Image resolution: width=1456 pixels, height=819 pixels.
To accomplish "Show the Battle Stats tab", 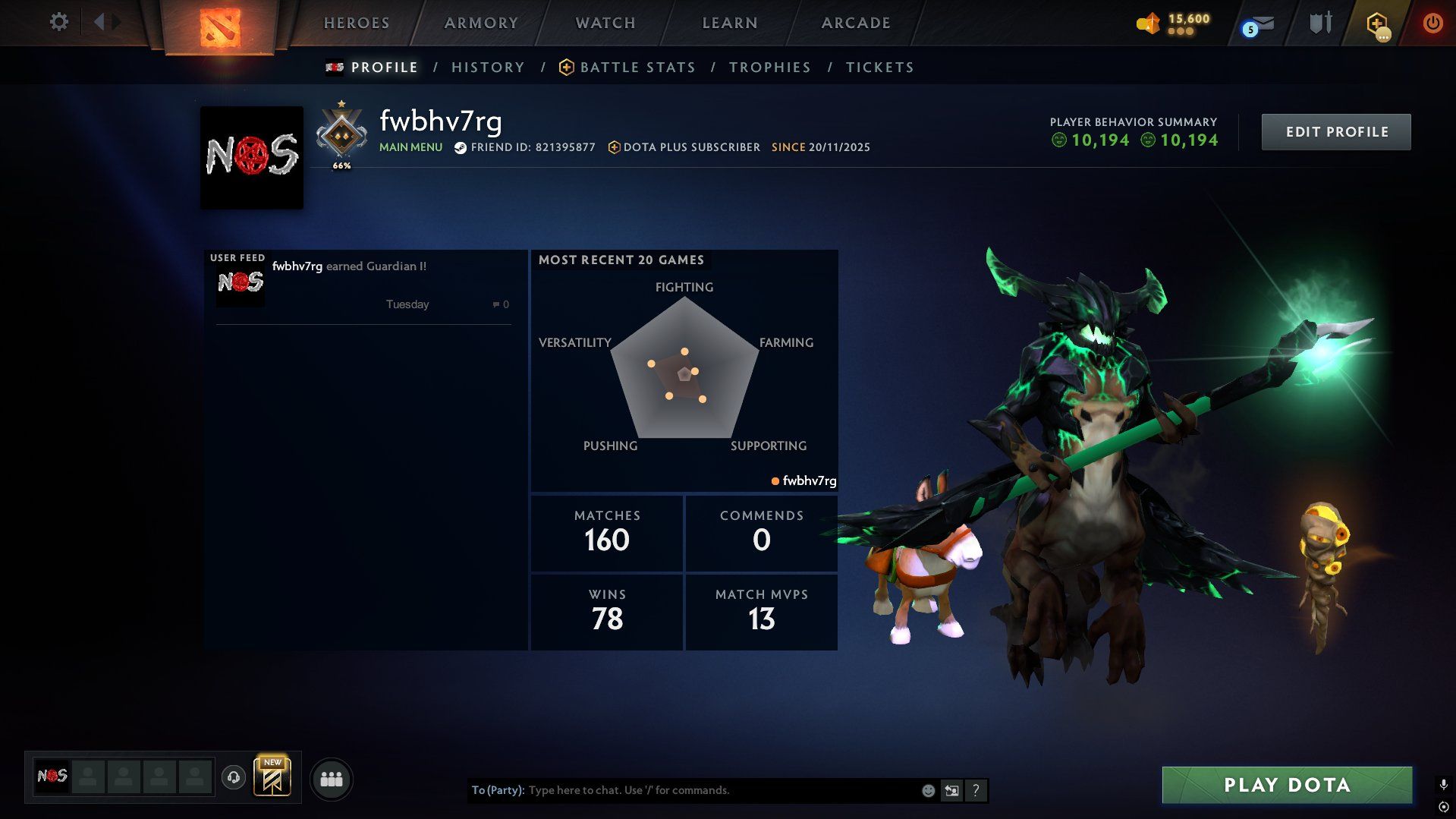I will (637, 68).
